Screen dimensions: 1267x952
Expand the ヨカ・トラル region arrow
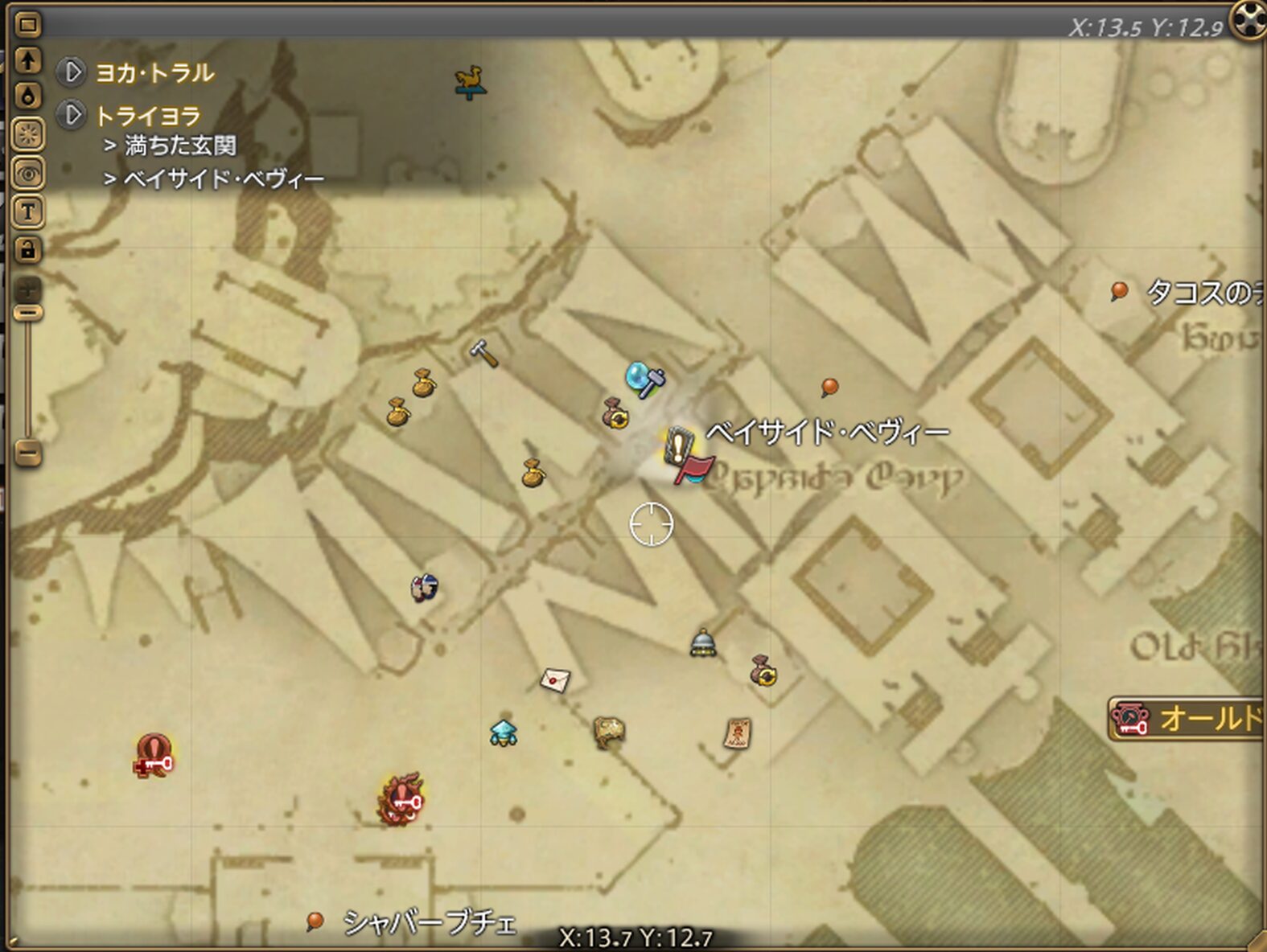tap(71, 72)
